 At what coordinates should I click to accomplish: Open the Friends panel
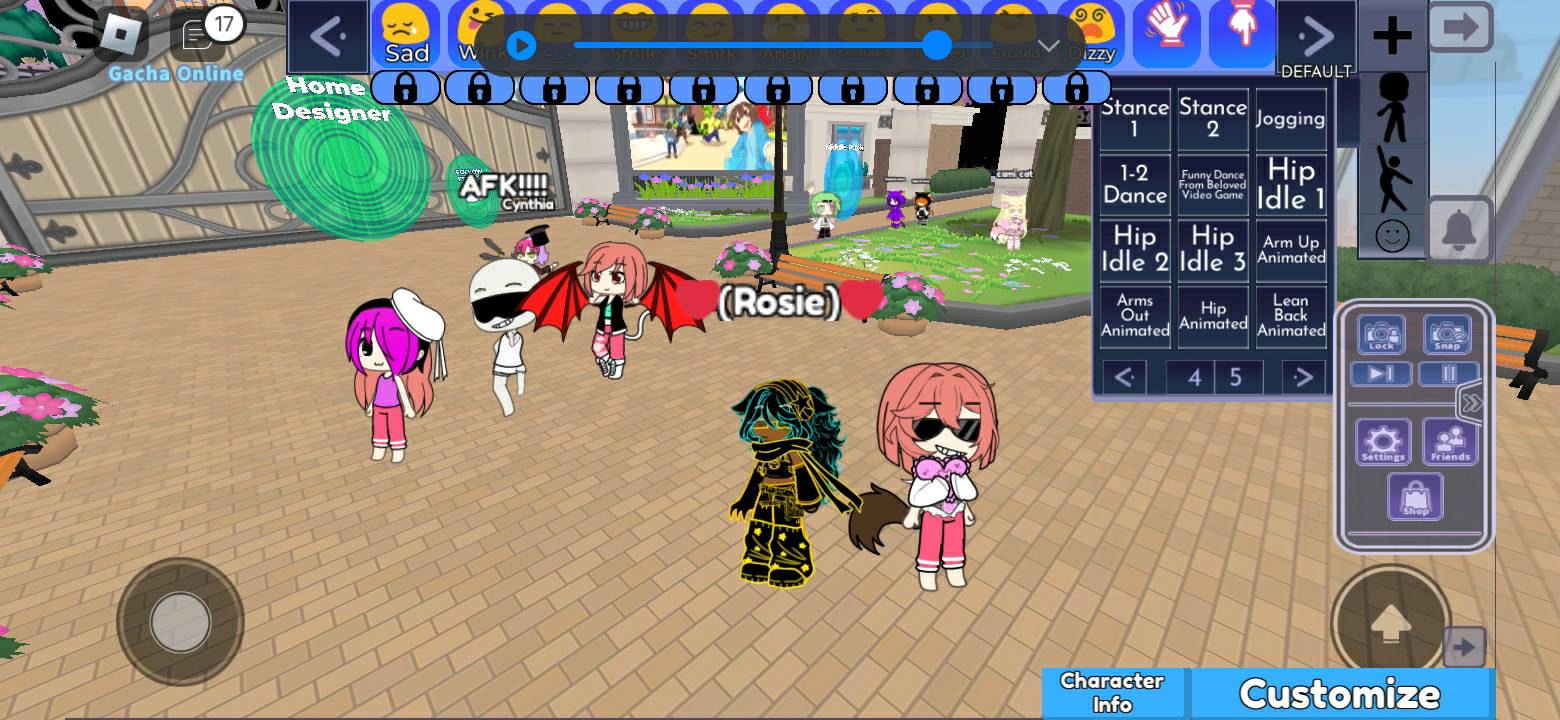pos(1450,442)
